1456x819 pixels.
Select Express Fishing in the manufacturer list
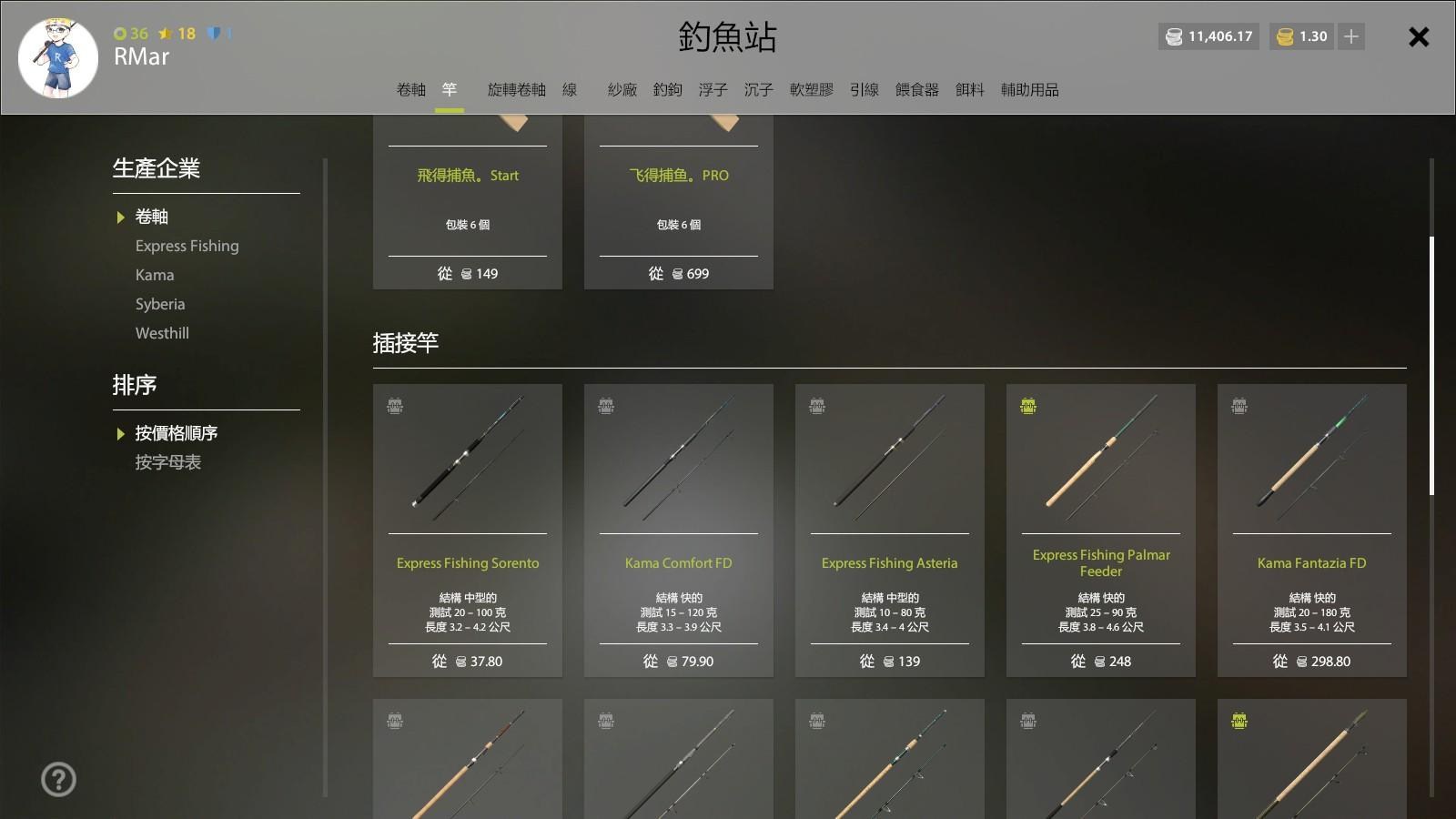[187, 246]
